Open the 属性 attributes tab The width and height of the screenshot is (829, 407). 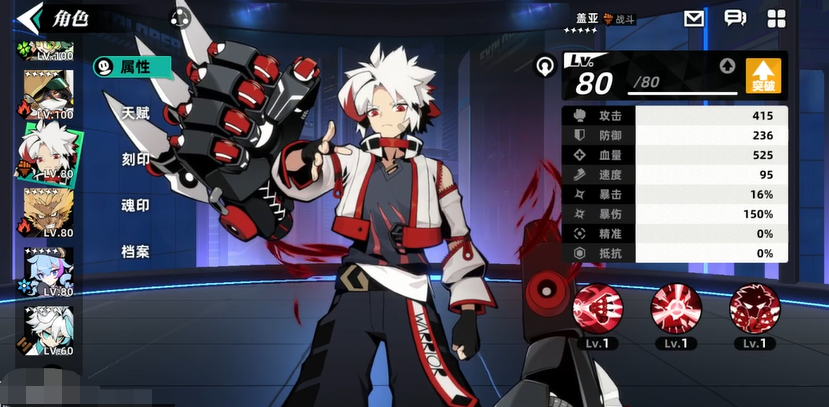coord(133,67)
